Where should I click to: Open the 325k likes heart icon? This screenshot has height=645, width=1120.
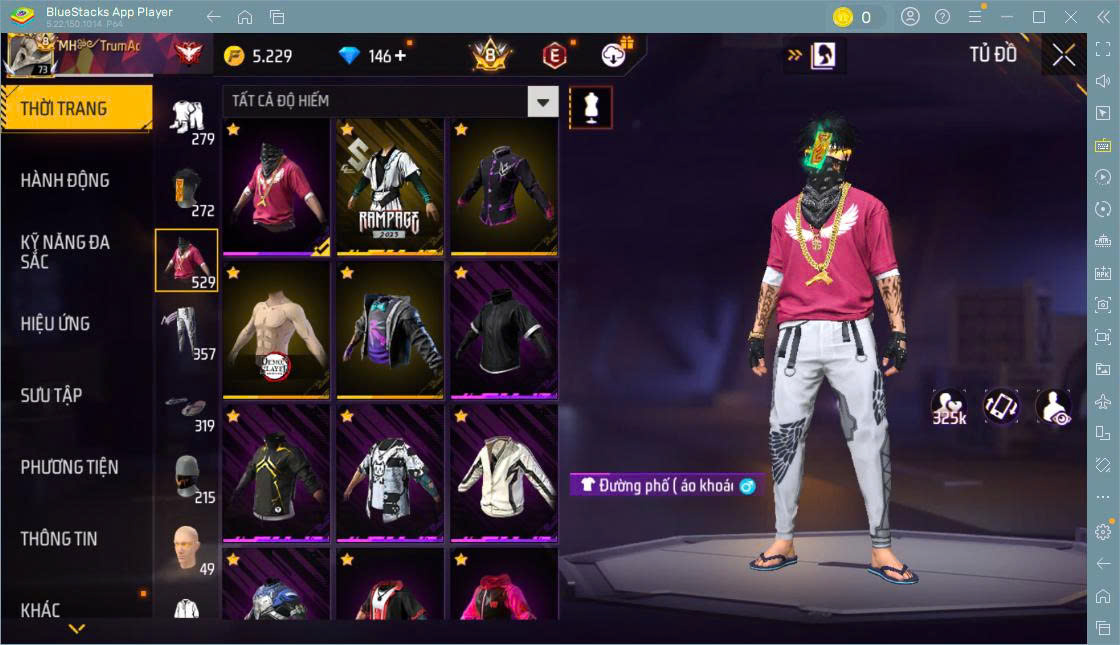click(948, 407)
